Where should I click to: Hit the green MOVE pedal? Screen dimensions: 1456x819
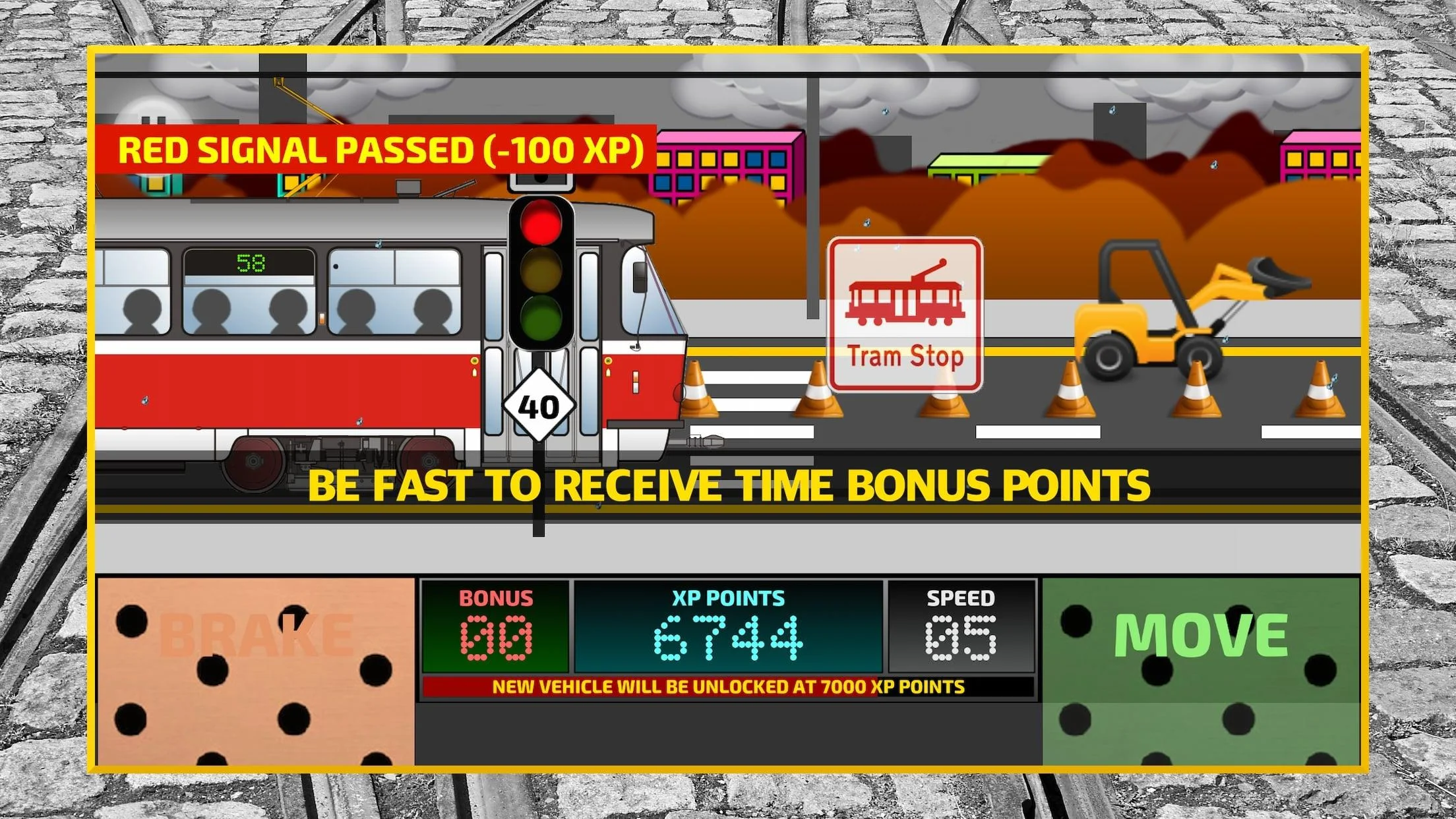1200,671
